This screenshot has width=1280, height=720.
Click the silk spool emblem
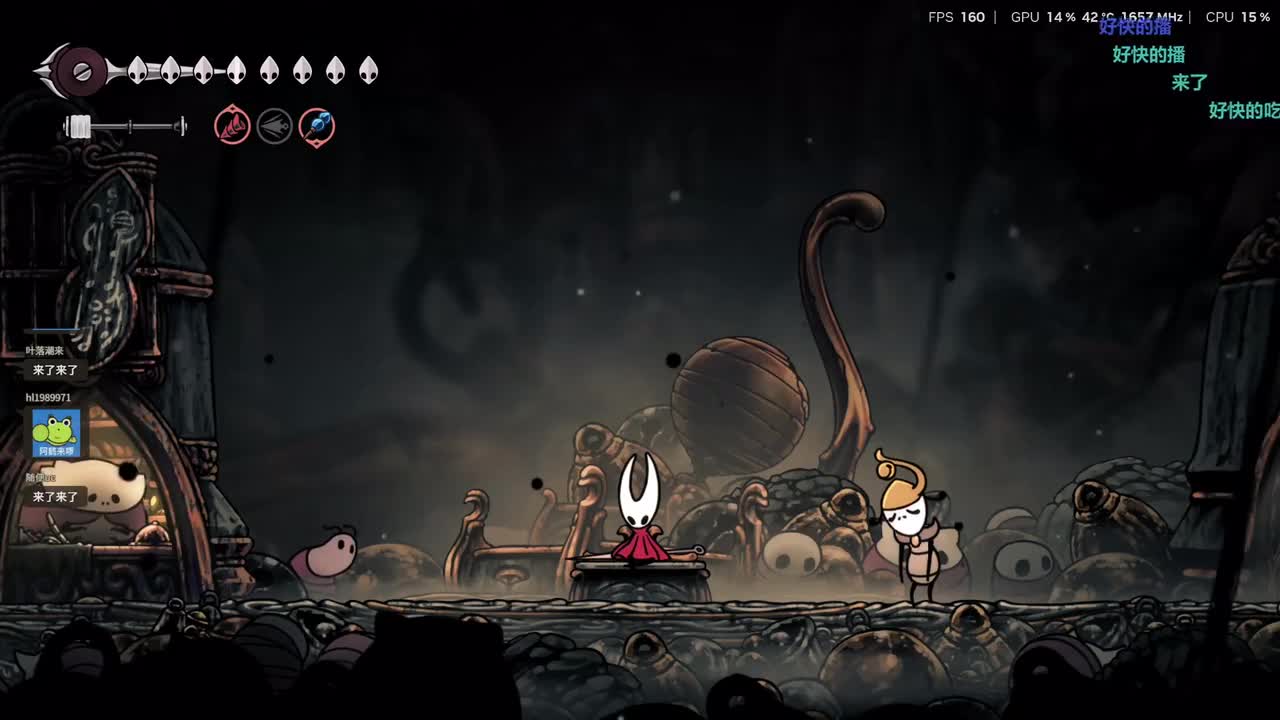(x=80, y=72)
